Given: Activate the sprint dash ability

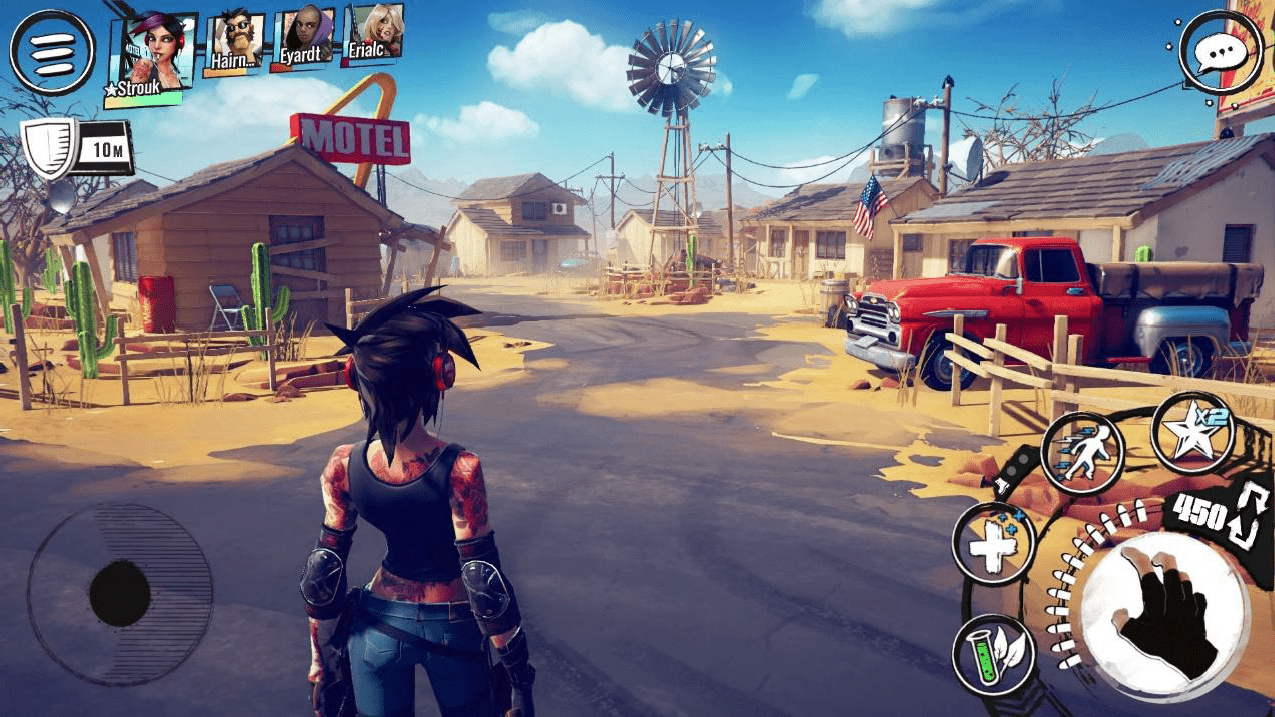Looking at the screenshot, I should 1082,453.
